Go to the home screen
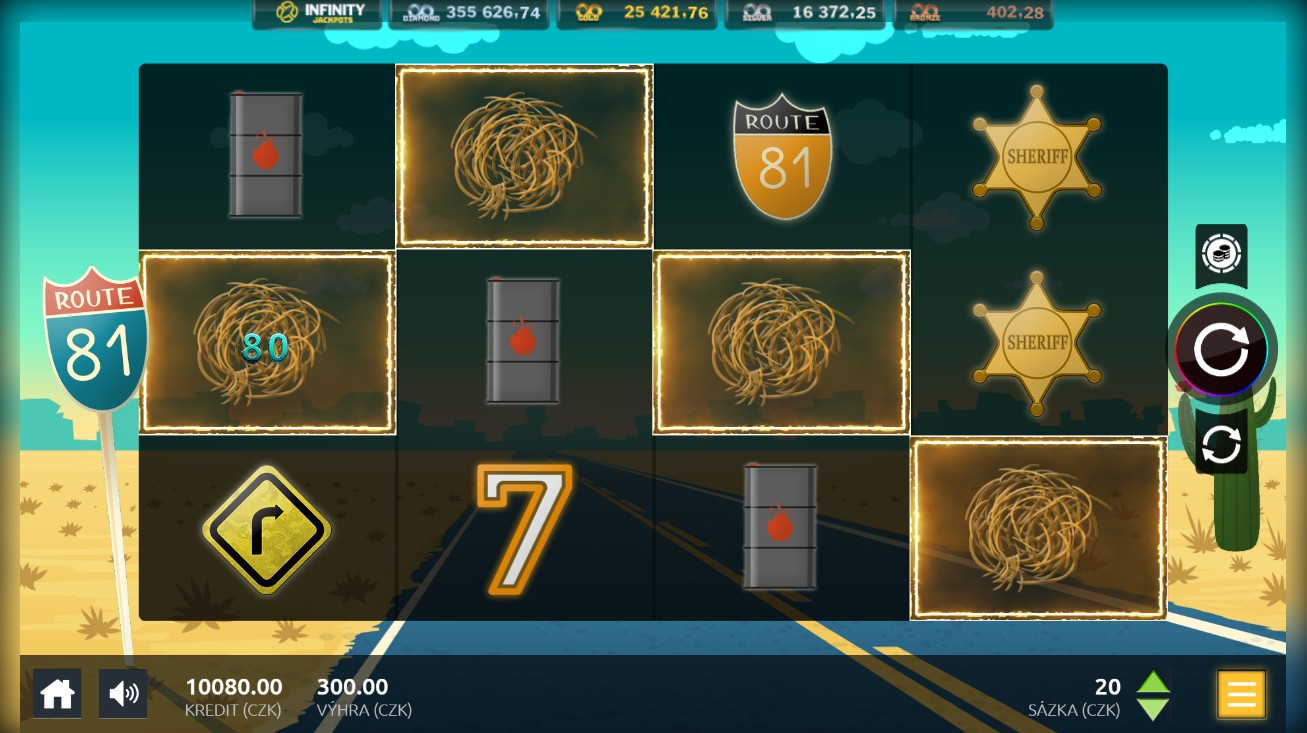The width and height of the screenshot is (1307, 733). pyautogui.click(x=57, y=693)
